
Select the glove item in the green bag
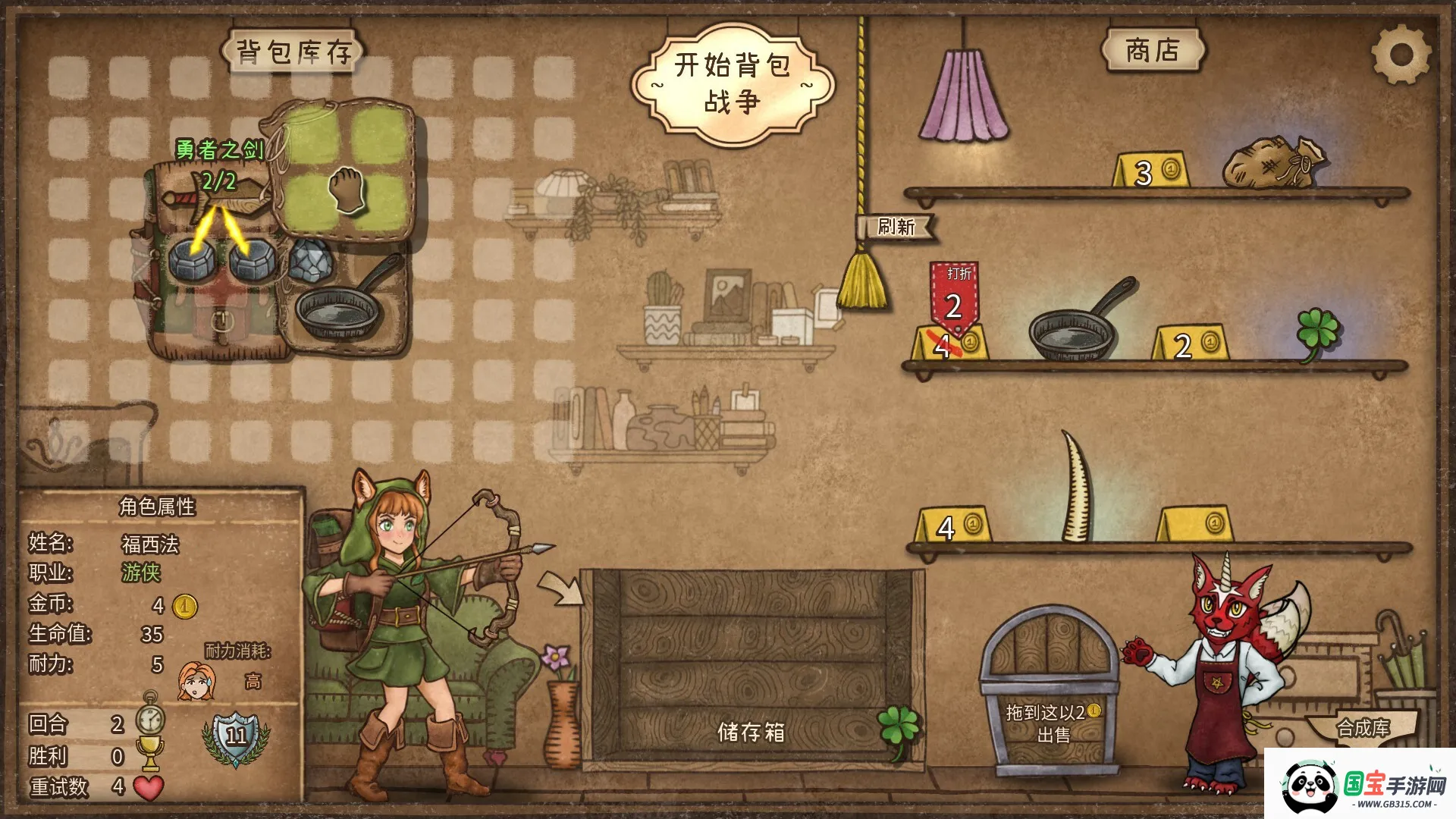(347, 190)
